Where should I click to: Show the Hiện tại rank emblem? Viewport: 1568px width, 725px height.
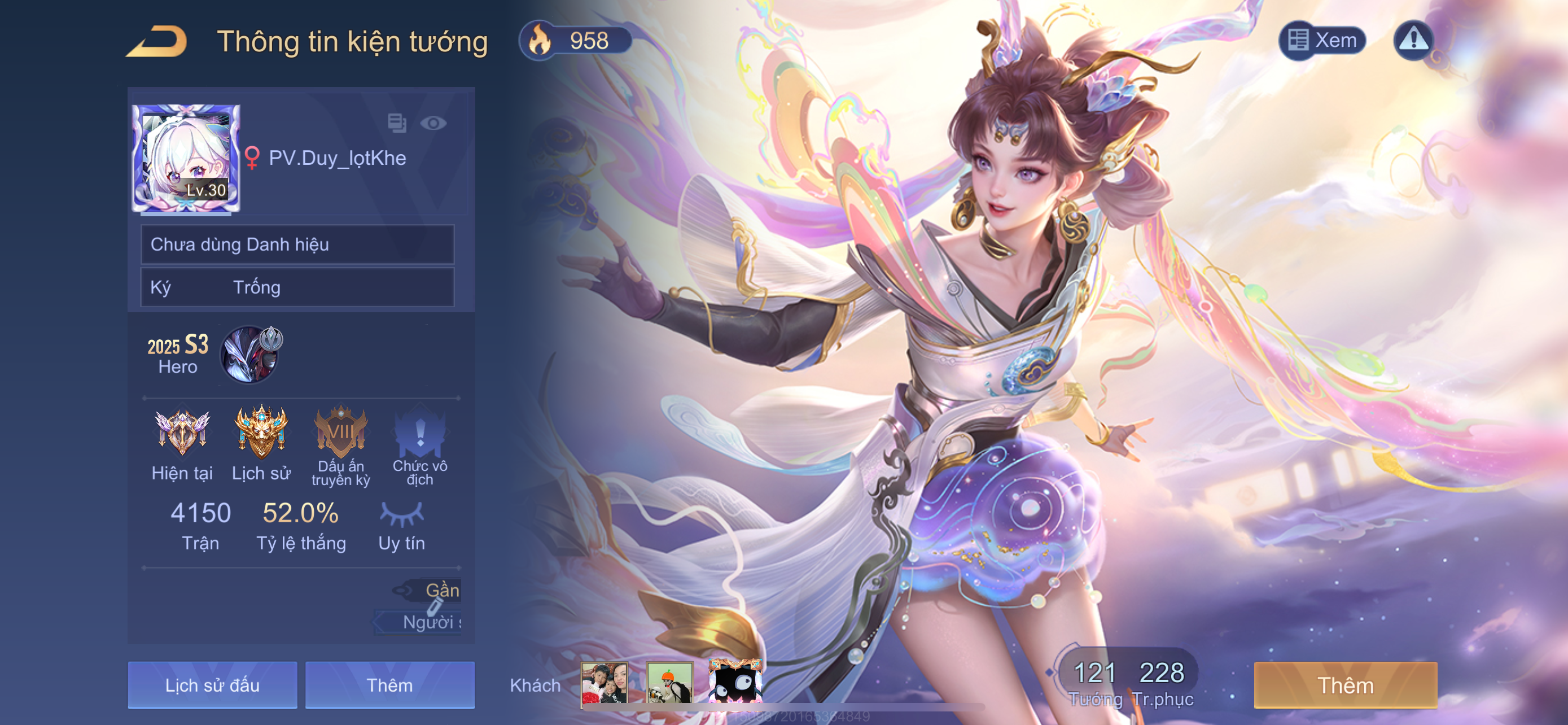pyautogui.click(x=182, y=433)
